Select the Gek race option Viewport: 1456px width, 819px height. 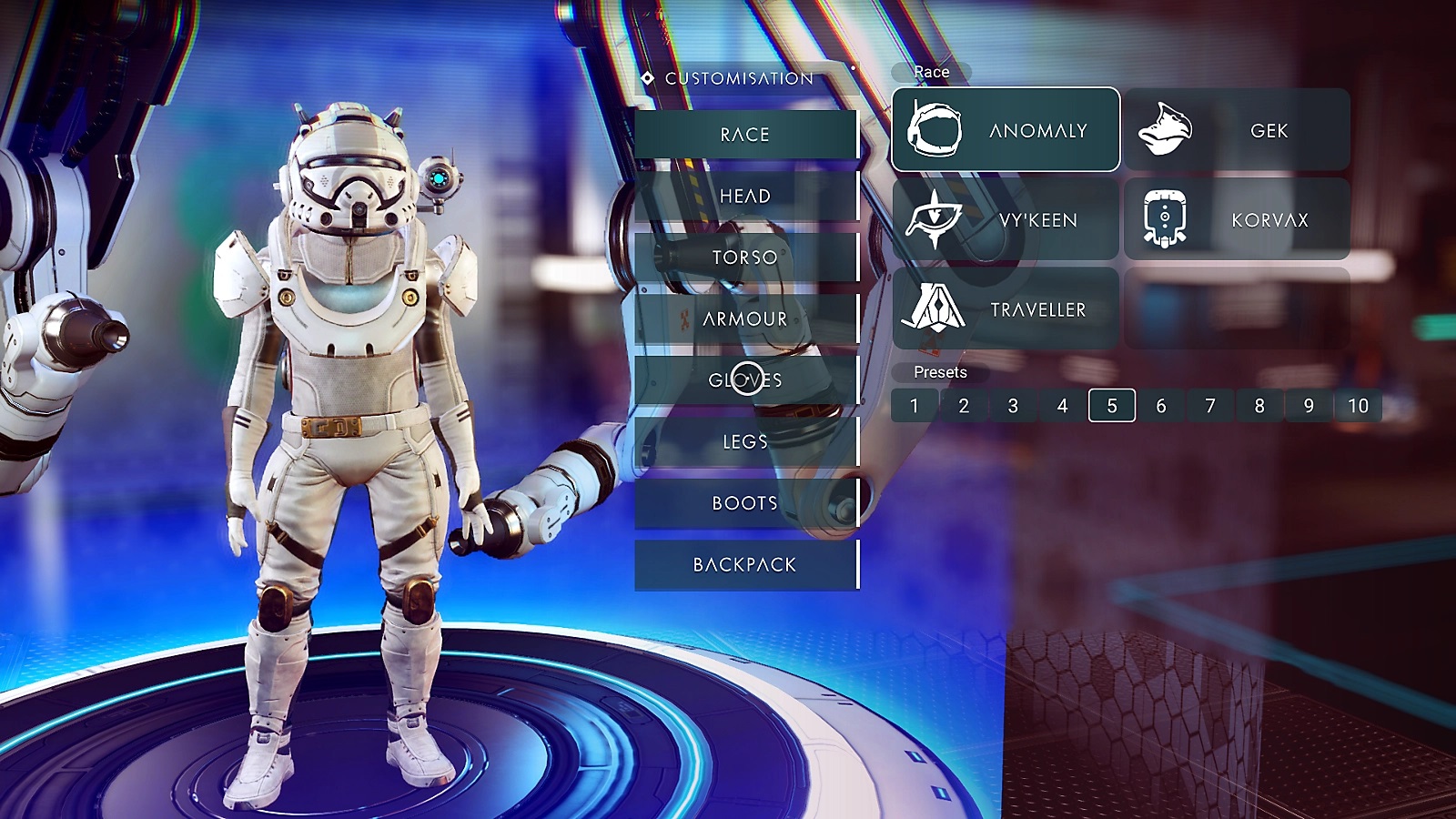tap(1238, 130)
